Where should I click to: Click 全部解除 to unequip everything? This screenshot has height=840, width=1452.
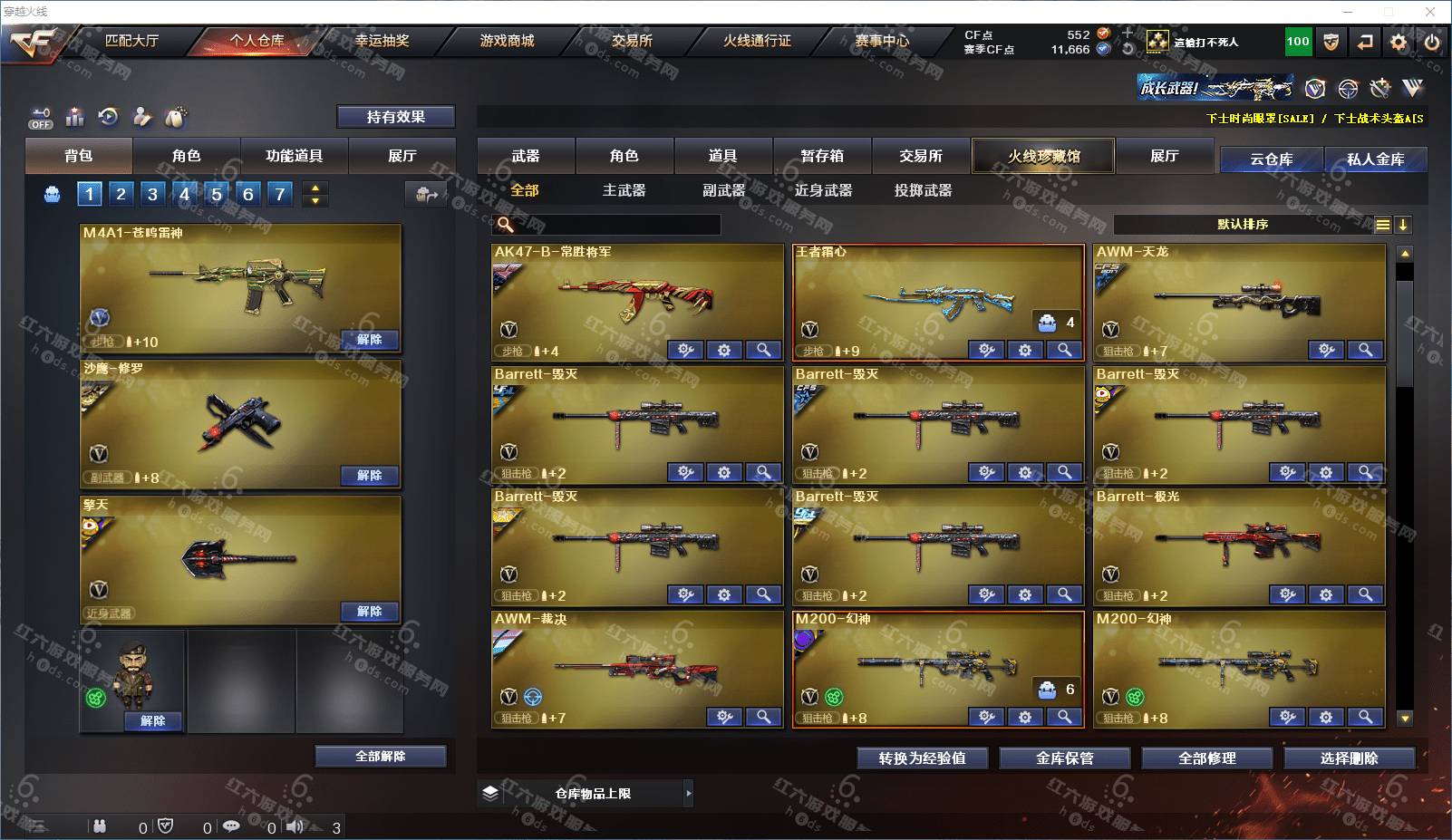pyautogui.click(x=381, y=757)
